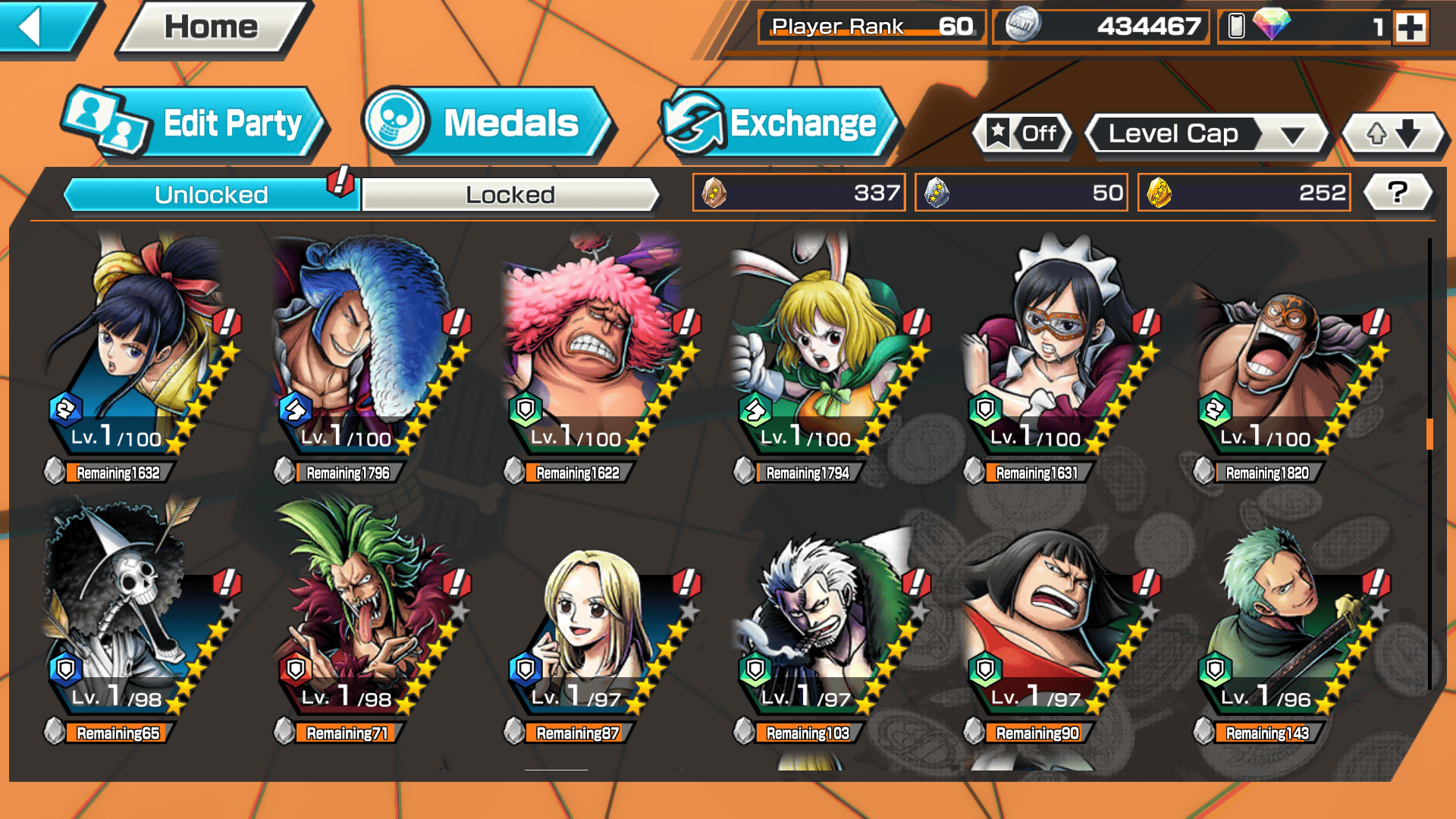
Task: Open the Level Cap sort dropdown
Action: [x=1207, y=134]
